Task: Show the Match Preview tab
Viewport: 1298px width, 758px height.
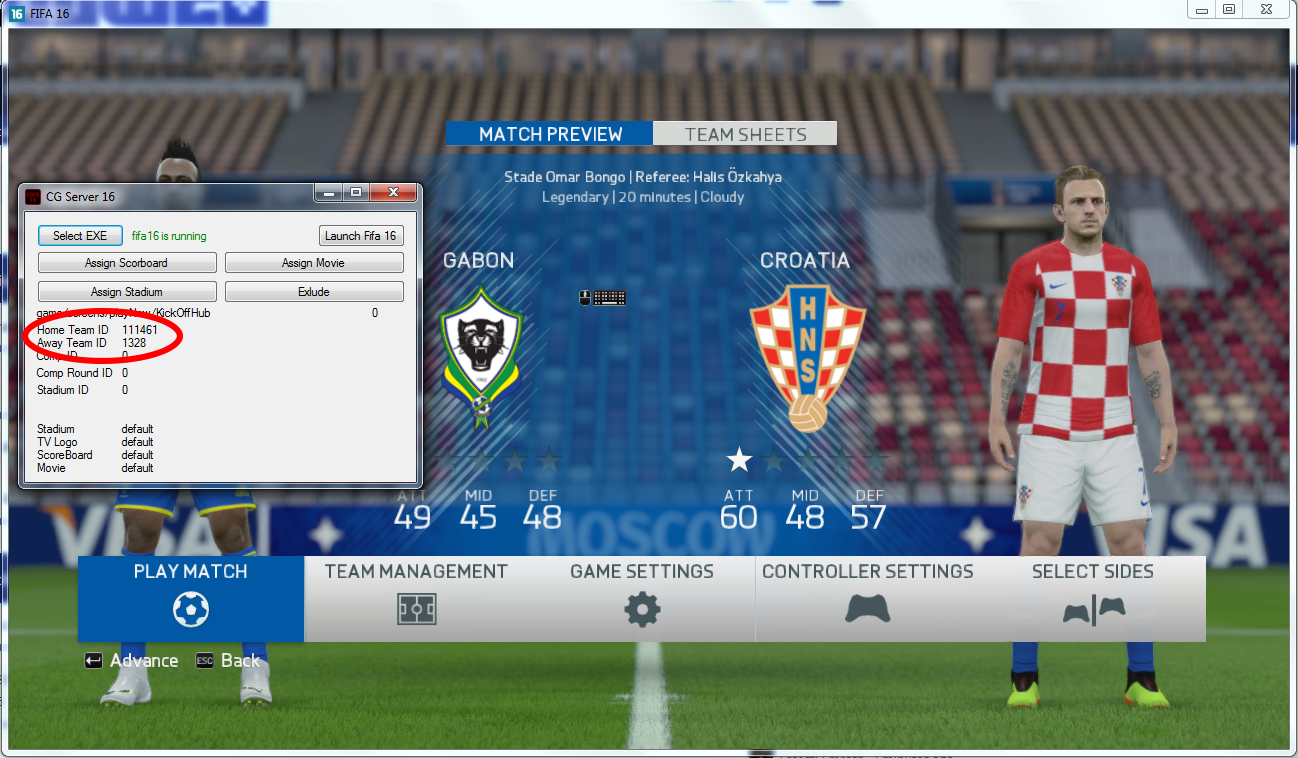Action: point(550,134)
